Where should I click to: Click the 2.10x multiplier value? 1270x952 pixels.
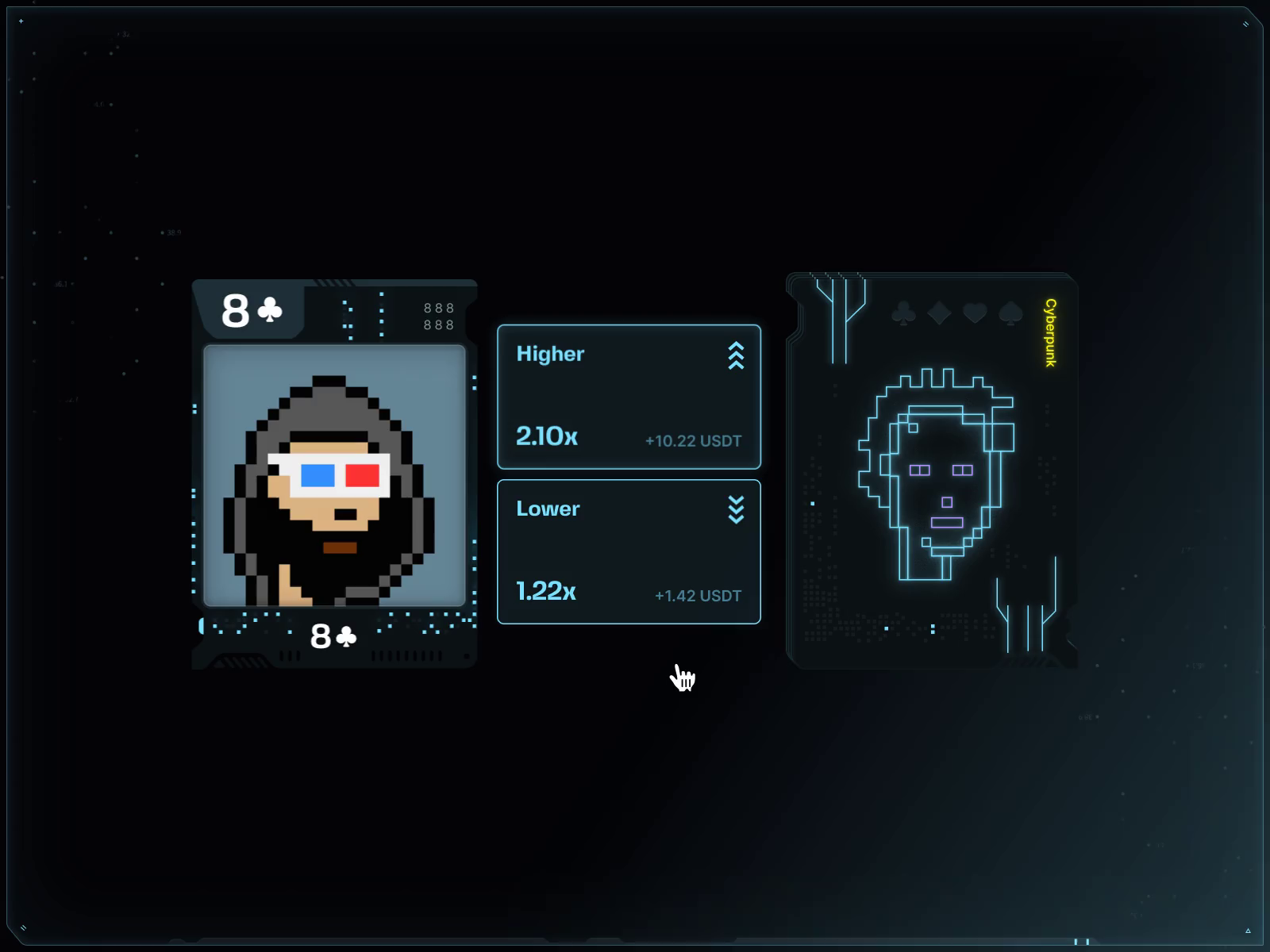coord(546,436)
